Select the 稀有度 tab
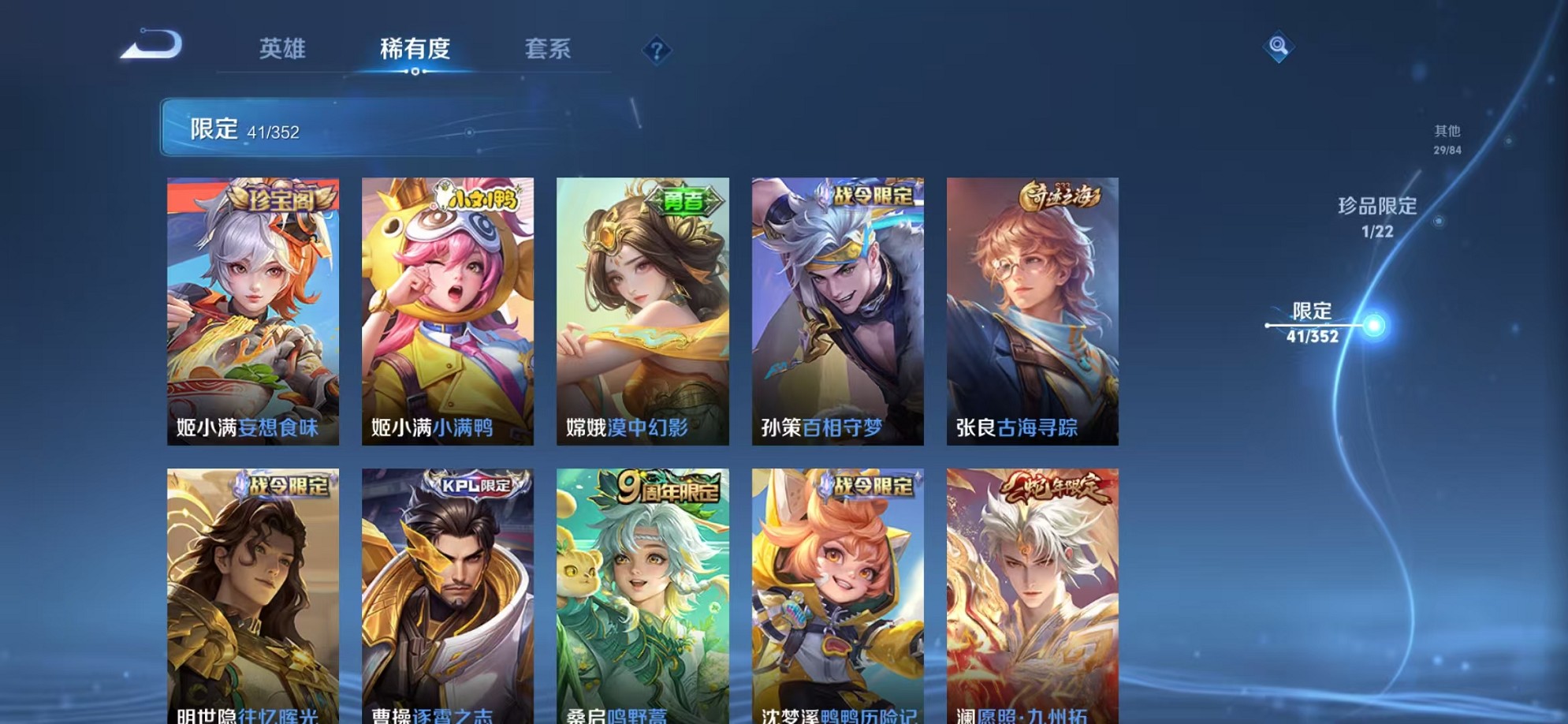 [x=416, y=49]
